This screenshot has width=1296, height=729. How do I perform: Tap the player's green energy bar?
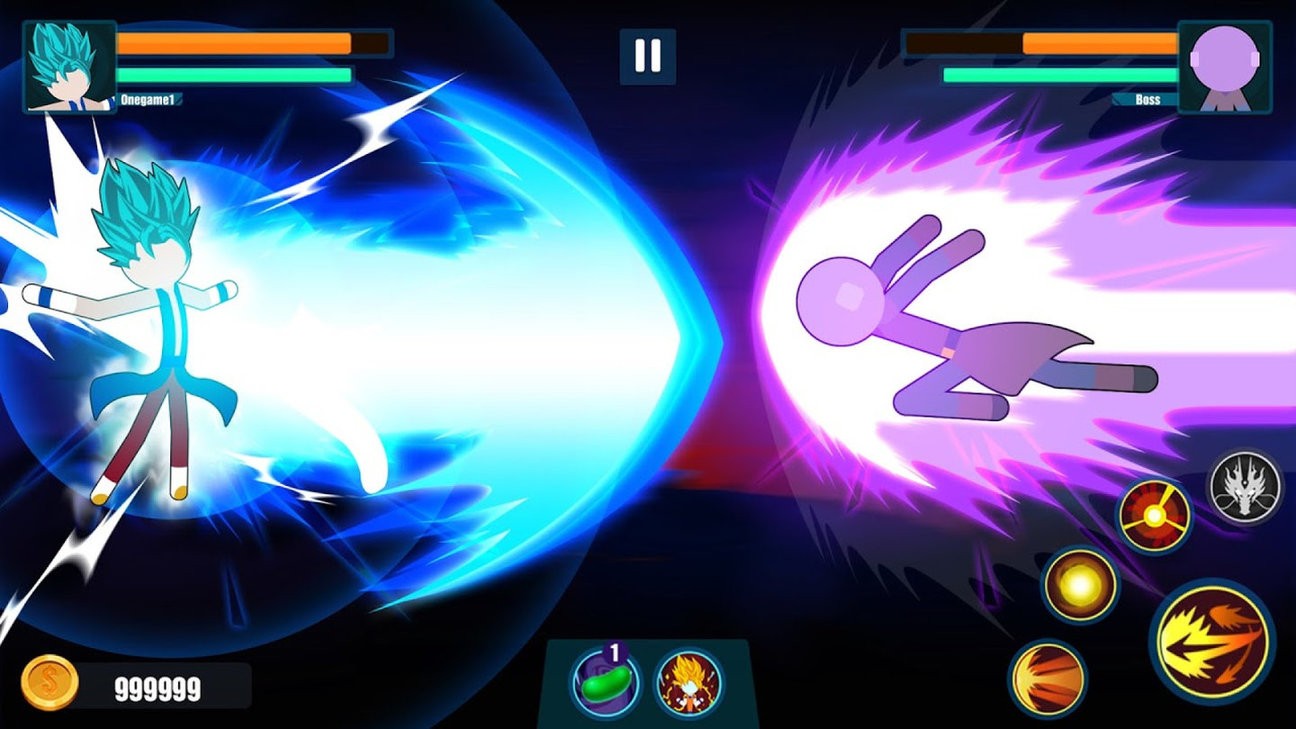[235, 74]
